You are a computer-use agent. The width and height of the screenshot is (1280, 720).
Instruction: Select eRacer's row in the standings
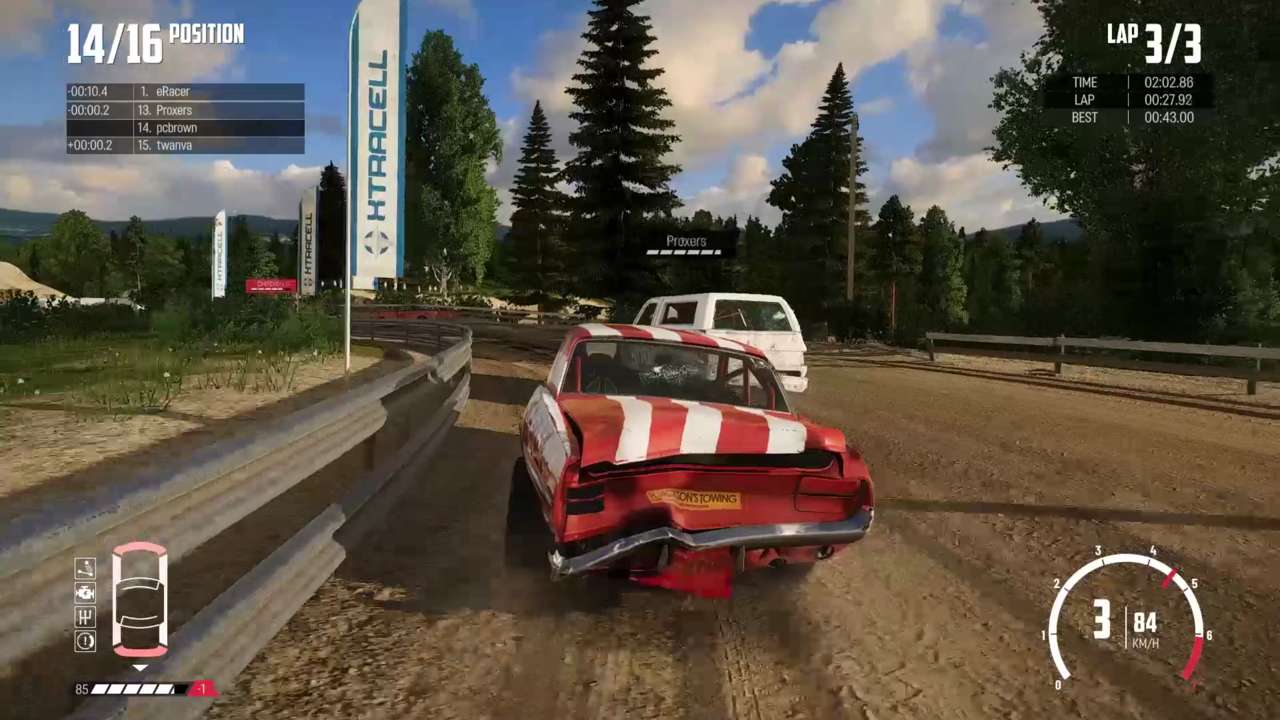click(185, 92)
